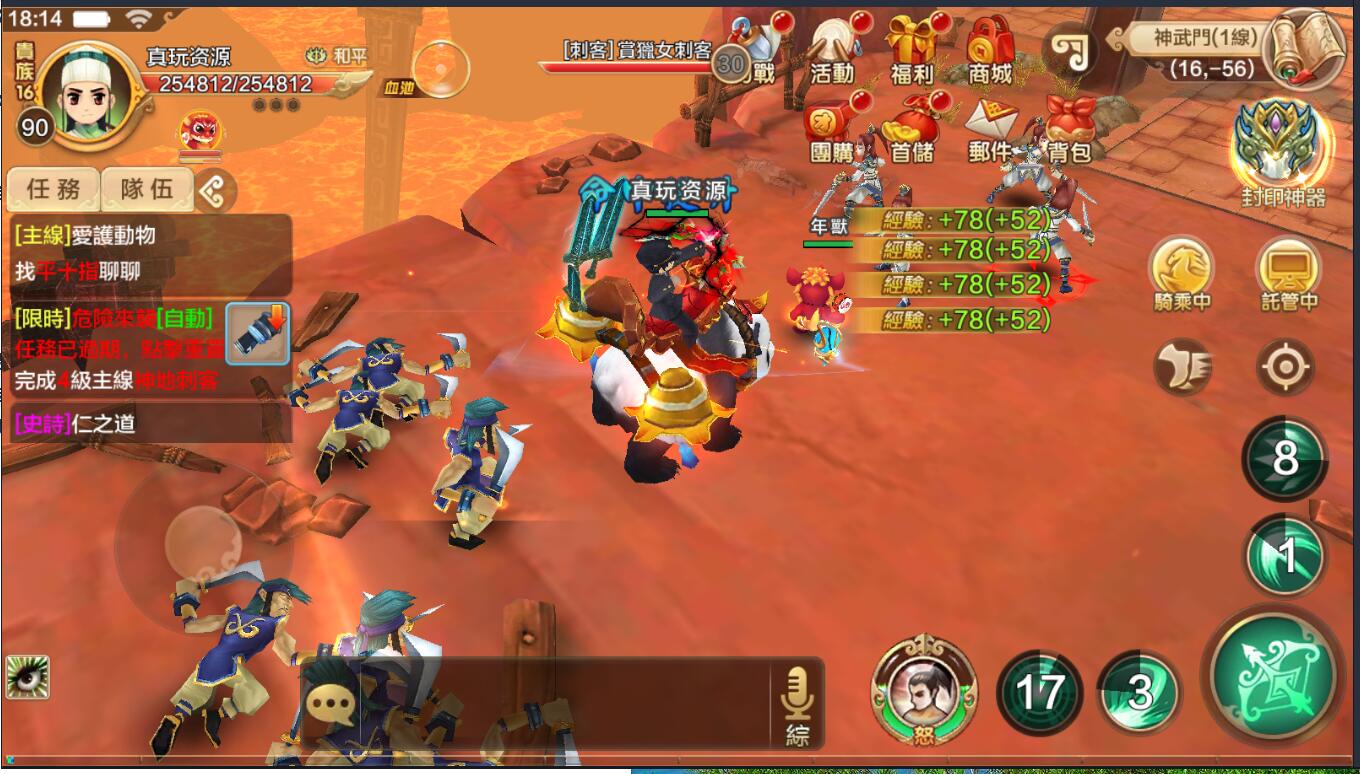The height and width of the screenshot is (774, 1360).
Task: Open the 活動 events menu
Action: tap(832, 52)
